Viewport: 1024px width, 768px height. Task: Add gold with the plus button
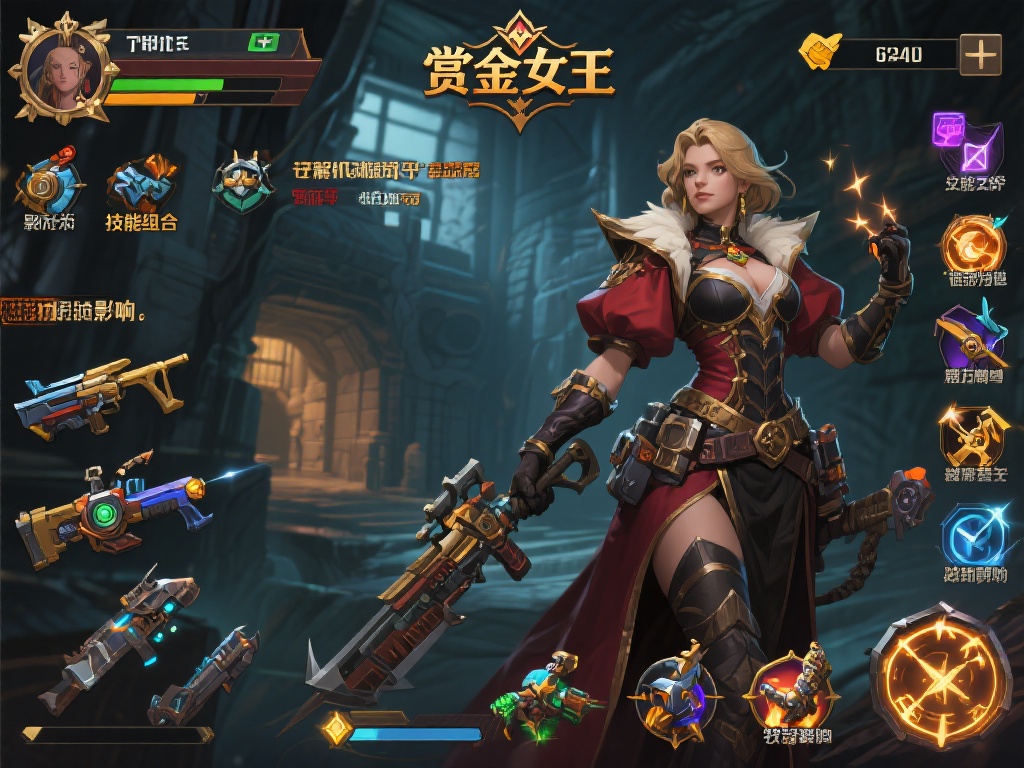[x=980, y=54]
